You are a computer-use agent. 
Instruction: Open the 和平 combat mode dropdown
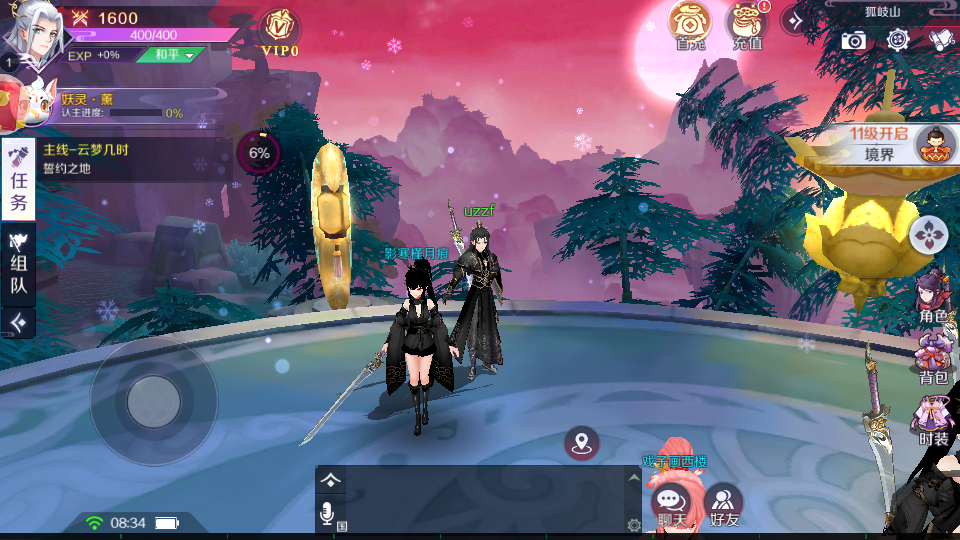pos(171,55)
